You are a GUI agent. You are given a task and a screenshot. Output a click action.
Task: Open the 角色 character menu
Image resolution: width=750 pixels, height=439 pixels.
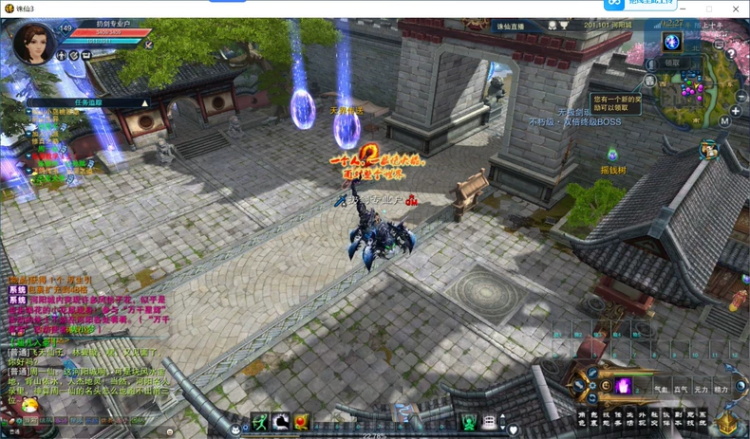[x=581, y=418]
